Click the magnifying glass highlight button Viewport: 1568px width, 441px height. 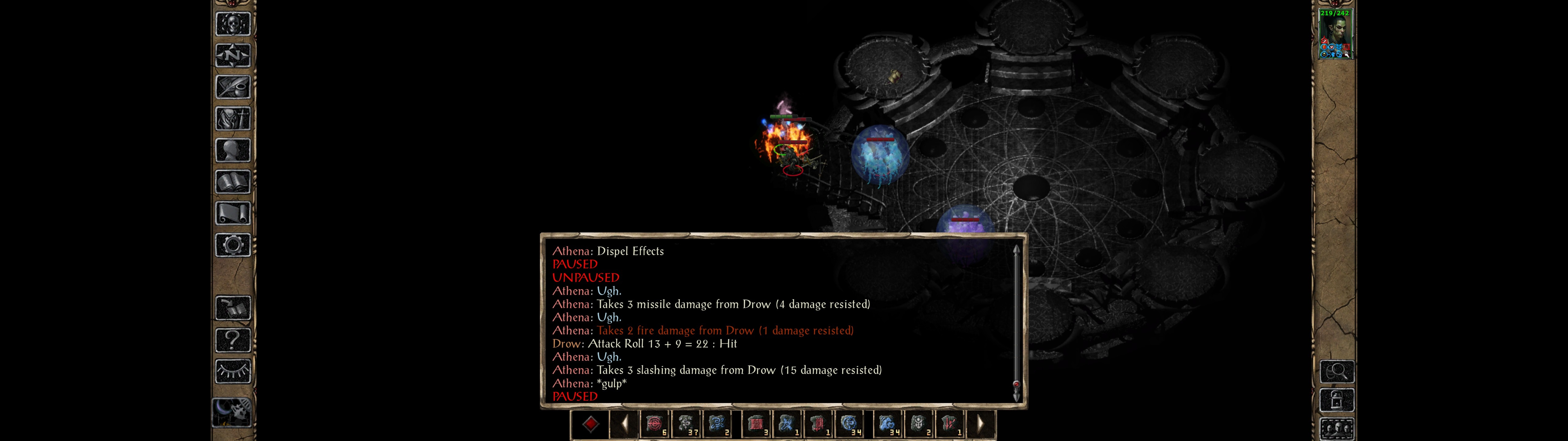[x=1336, y=371]
